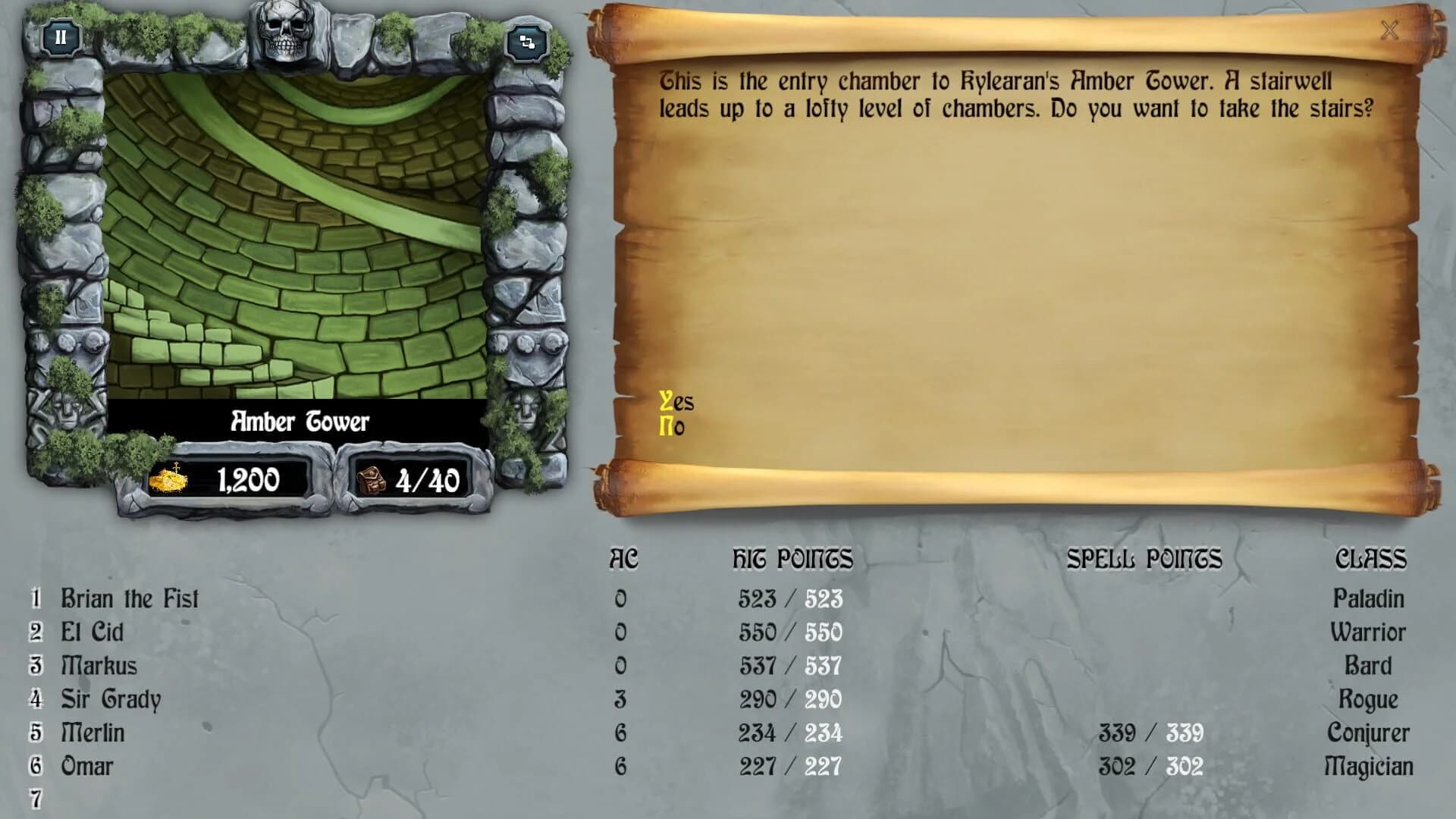
Task: Click the X to dismiss the scroll
Action: point(1391,31)
